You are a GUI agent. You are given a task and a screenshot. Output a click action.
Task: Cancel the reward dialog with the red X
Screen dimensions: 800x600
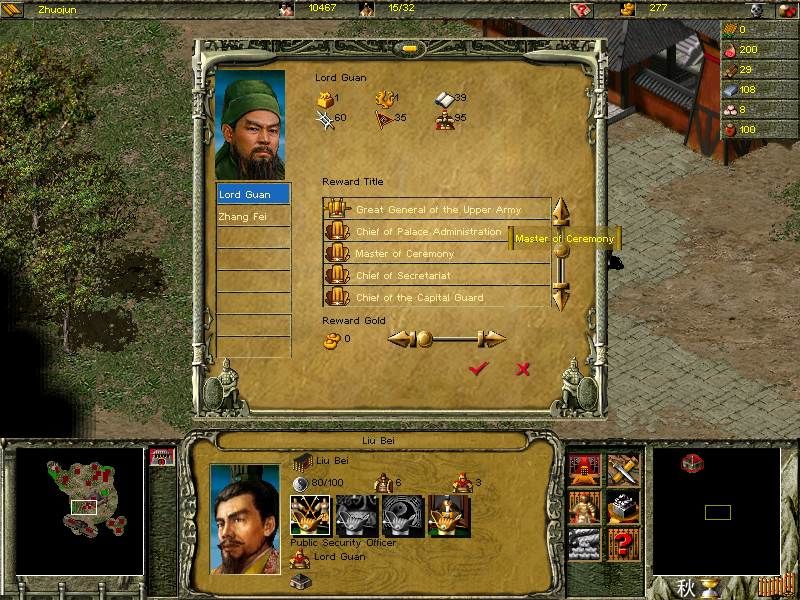522,369
